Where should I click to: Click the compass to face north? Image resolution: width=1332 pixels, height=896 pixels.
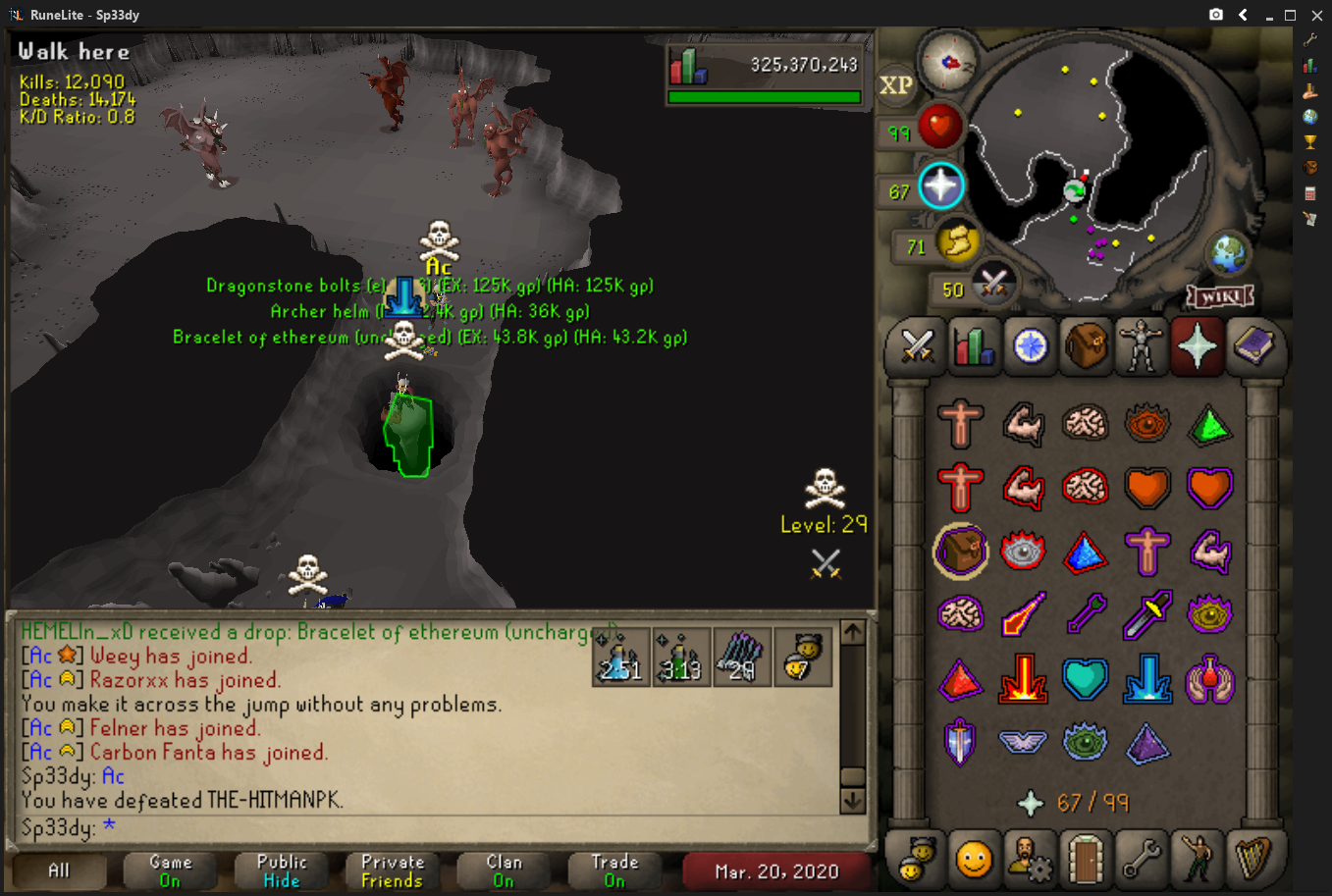(x=949, y=62)
